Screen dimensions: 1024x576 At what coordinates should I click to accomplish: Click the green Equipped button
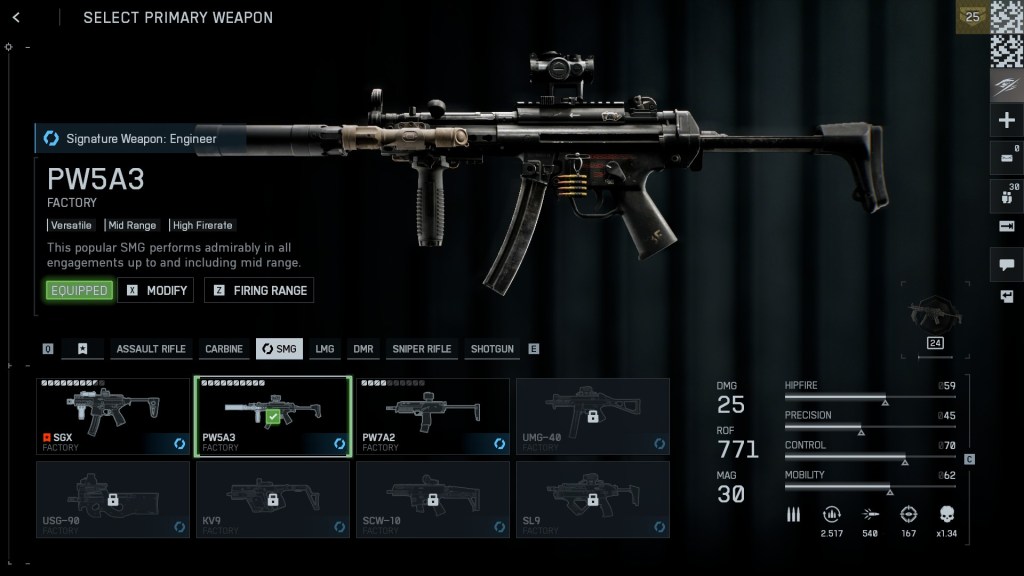pyautogui.click(x=79, y=290)
